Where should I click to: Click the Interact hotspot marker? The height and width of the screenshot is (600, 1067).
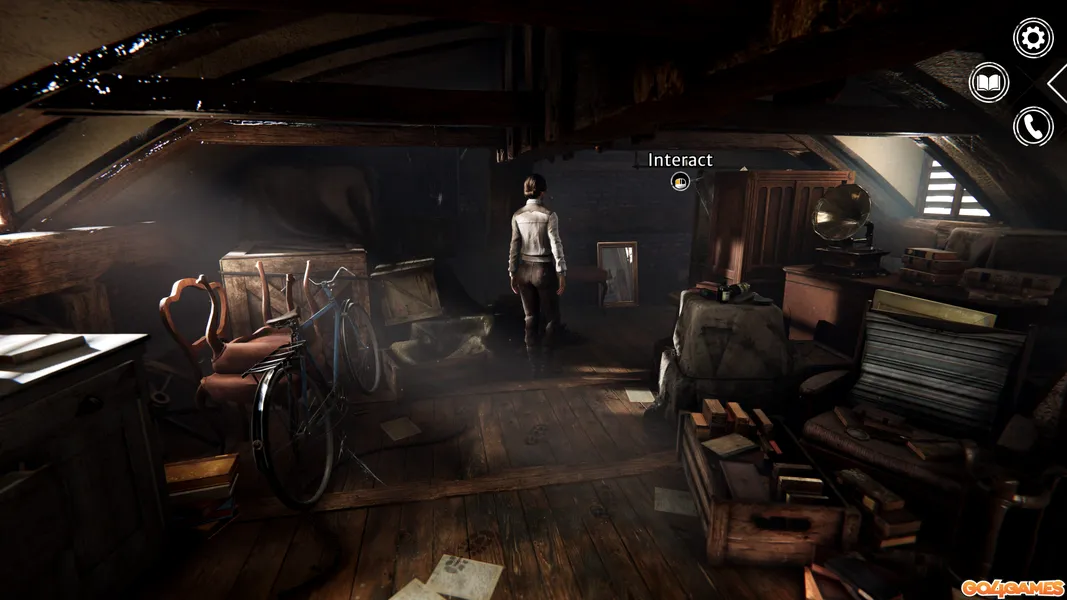[x=680, y=181]
